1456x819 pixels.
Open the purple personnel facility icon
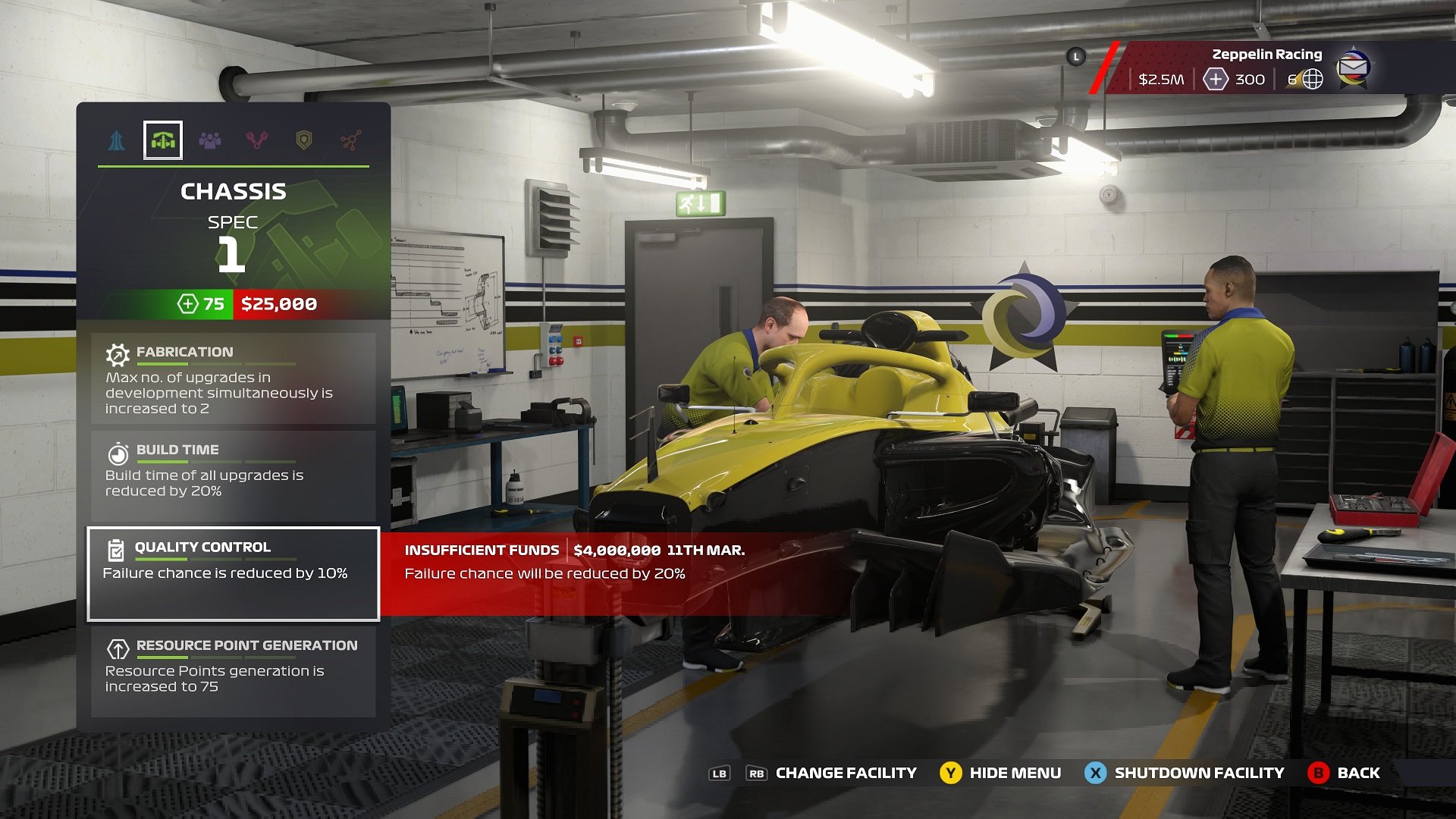[211, 140]
